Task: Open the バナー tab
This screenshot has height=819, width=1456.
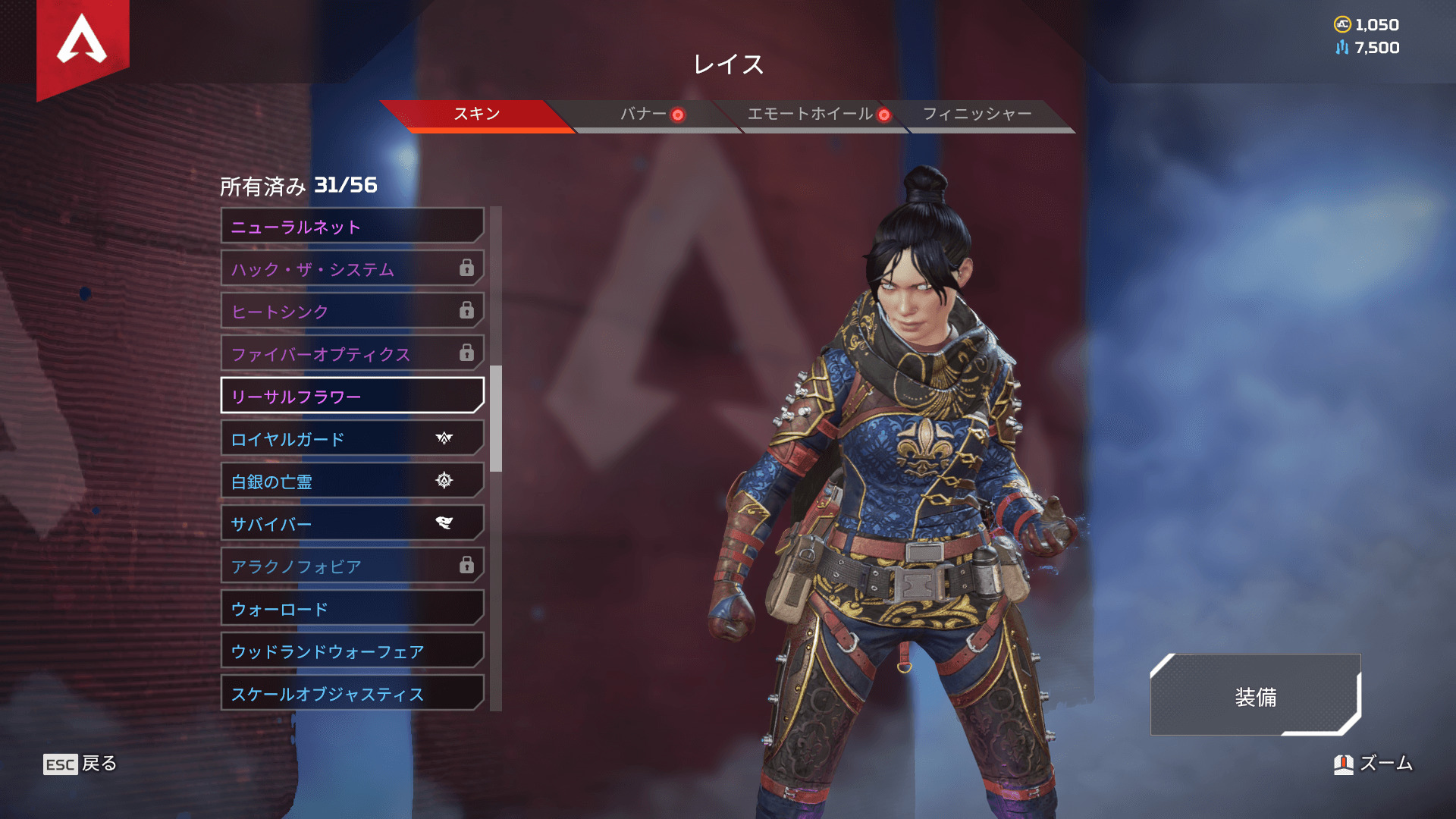Action: point(643,115)
